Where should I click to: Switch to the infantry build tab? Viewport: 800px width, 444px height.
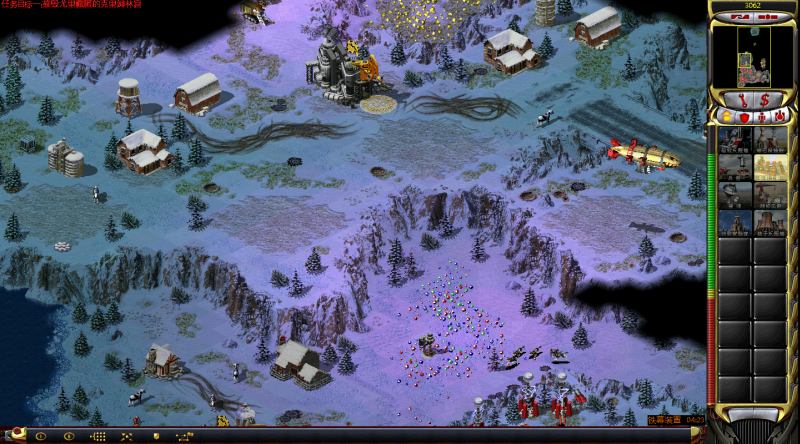tap(761, 117)
